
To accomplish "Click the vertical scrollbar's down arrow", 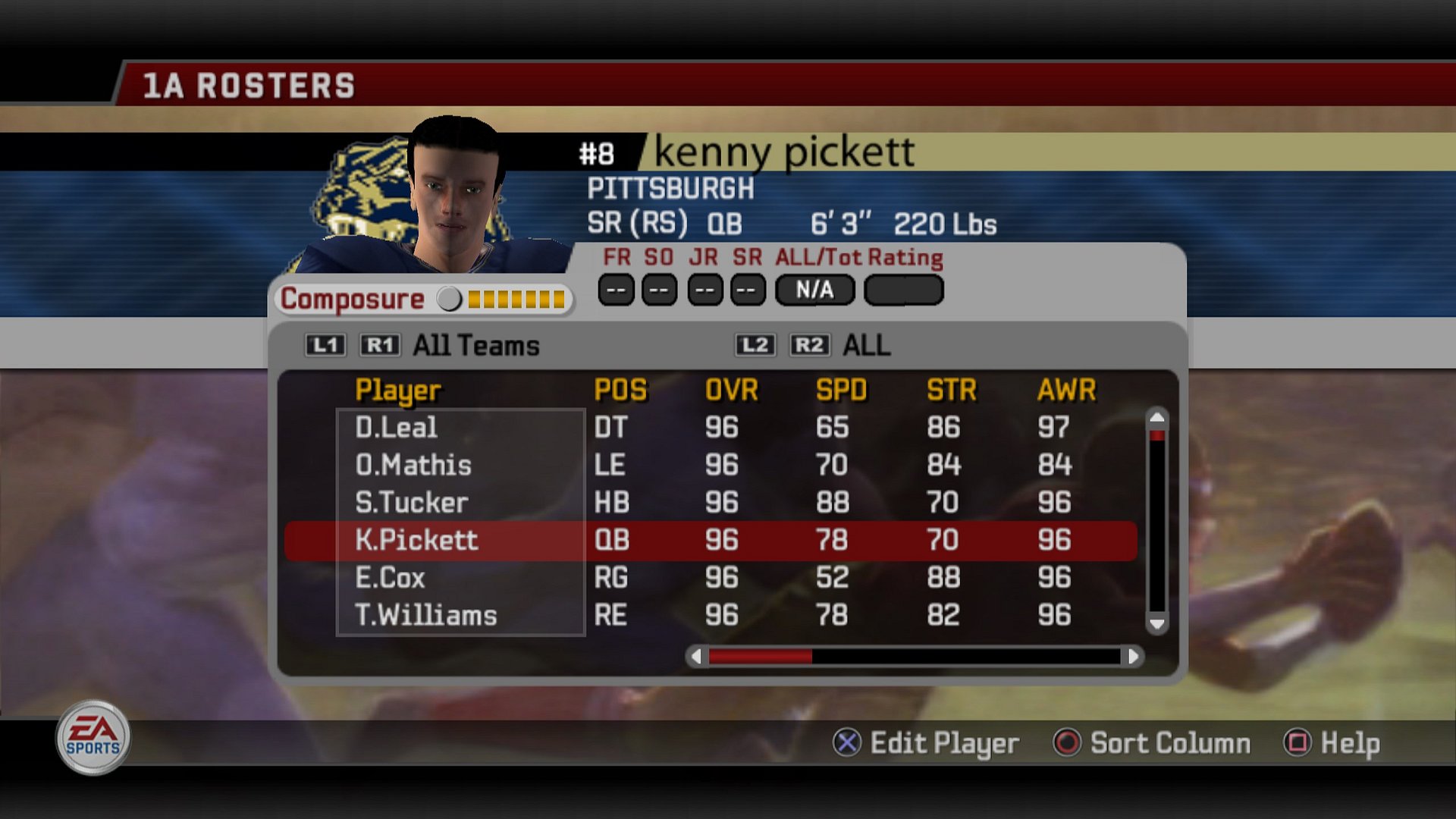I will (x=1156, y=624).
